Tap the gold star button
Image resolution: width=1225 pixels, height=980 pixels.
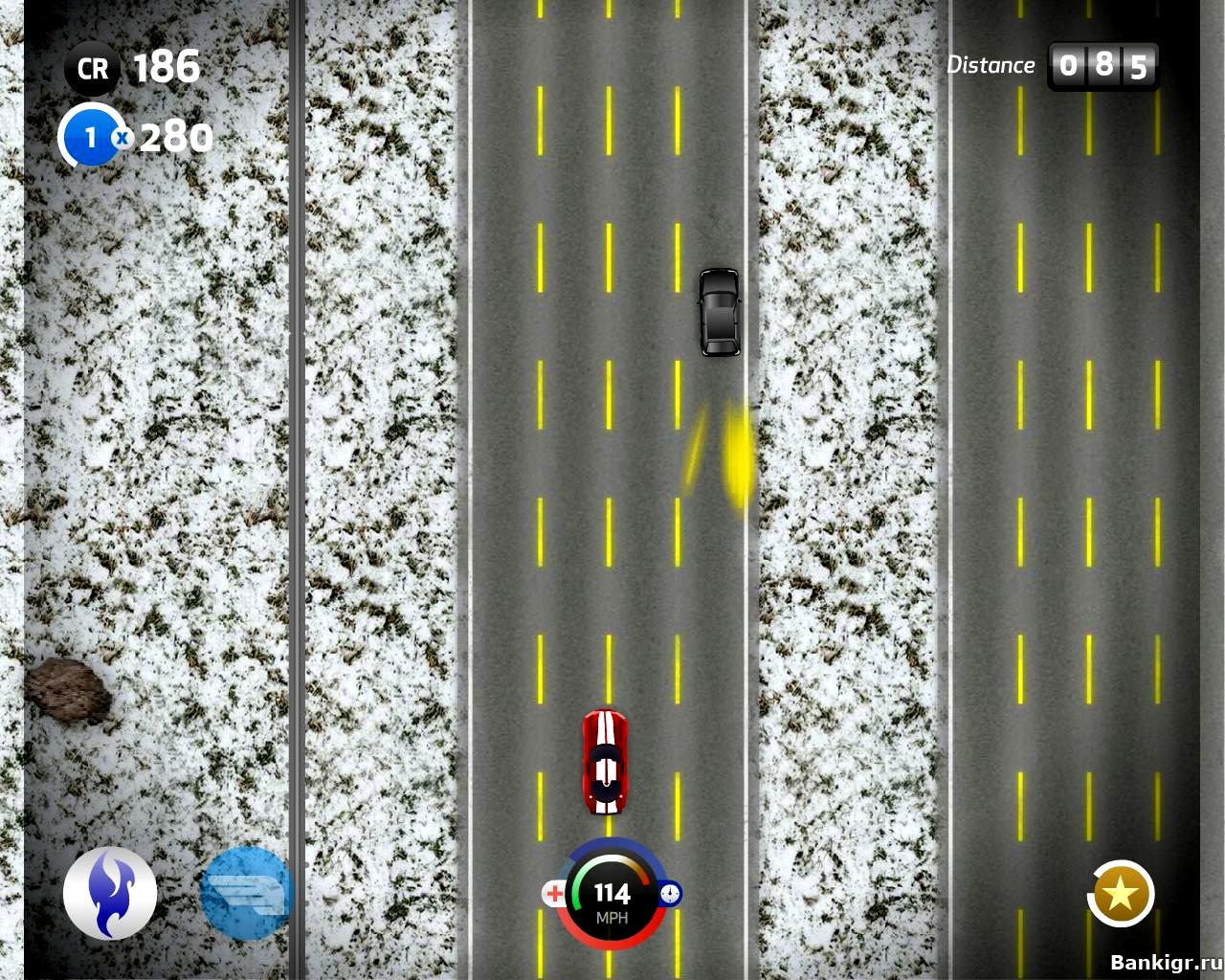1121,894
